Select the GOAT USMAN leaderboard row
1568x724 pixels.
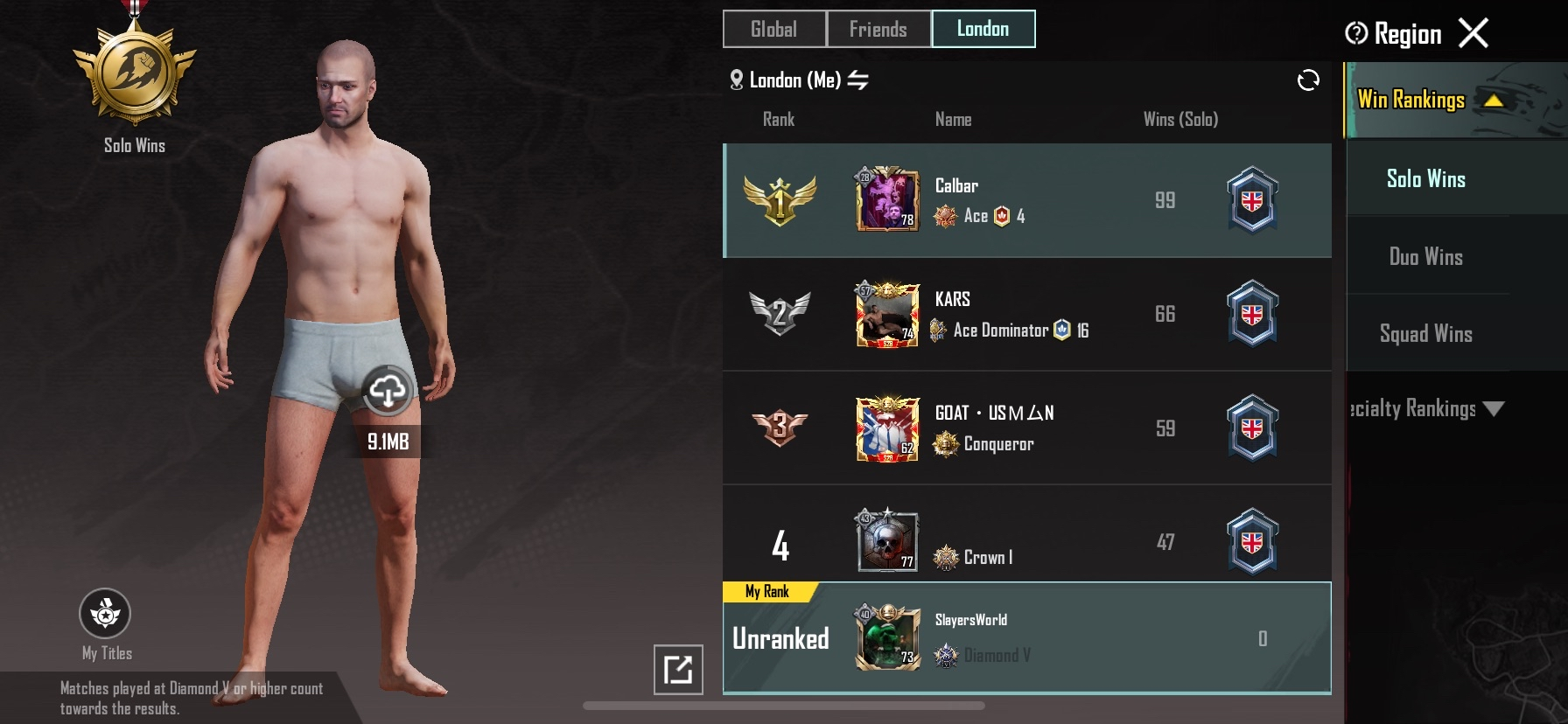click(x=1026, y=428)
